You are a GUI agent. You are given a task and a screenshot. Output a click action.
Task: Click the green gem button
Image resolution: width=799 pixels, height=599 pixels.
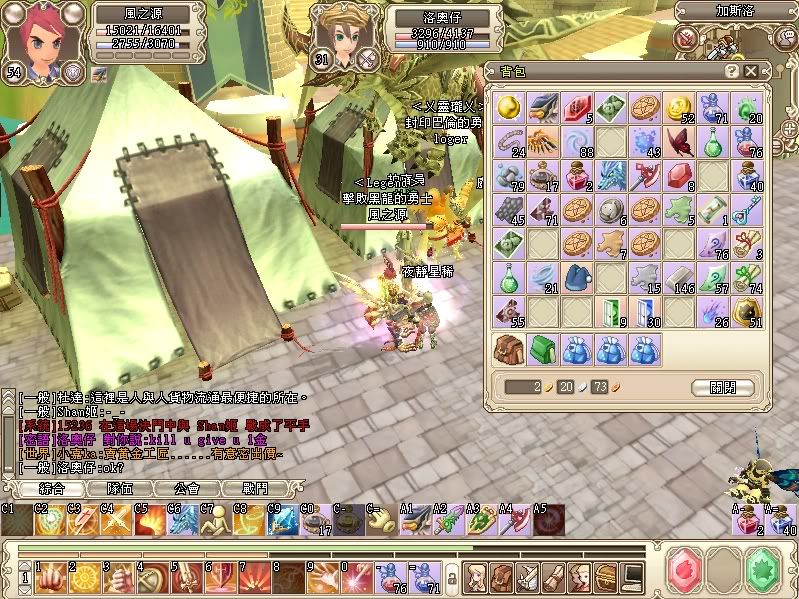[763, 568]
